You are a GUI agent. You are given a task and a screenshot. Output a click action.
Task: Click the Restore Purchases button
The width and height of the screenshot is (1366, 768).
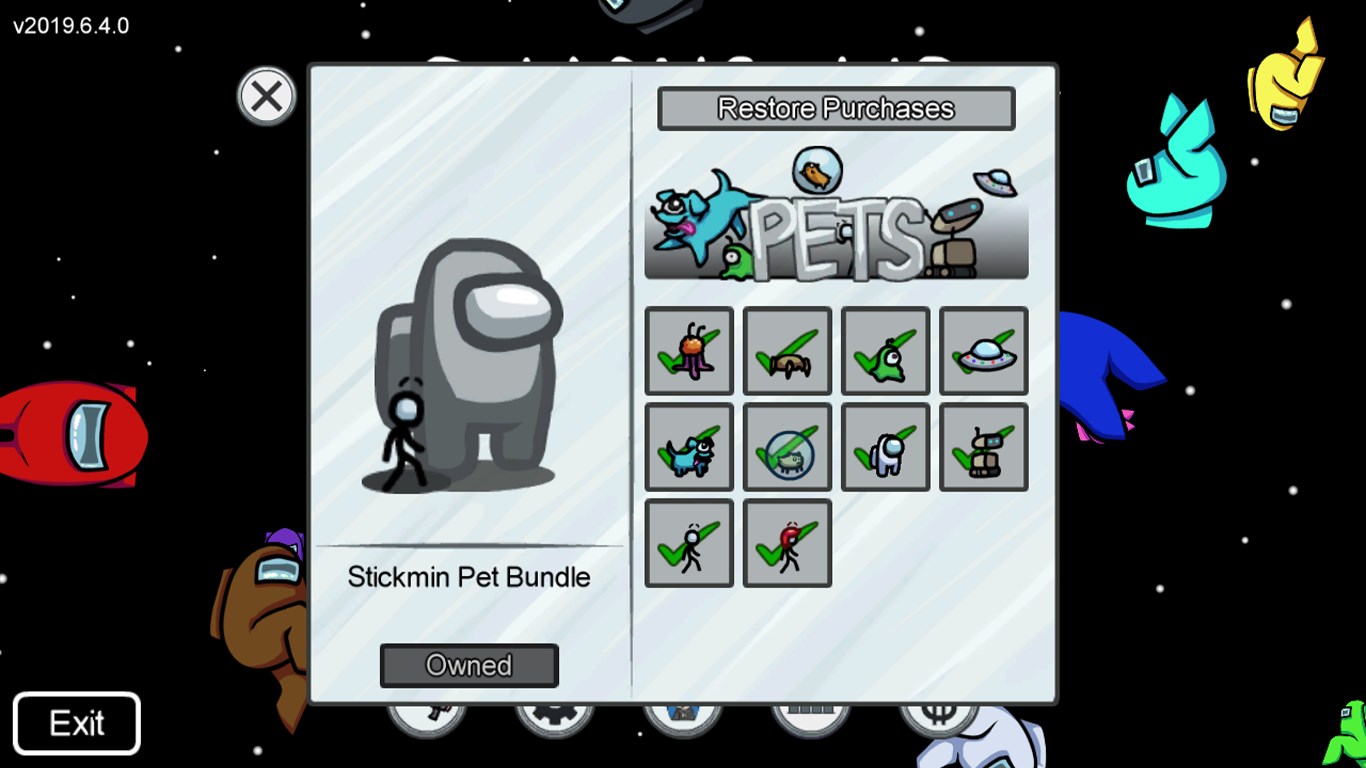(x=836, y=108)
